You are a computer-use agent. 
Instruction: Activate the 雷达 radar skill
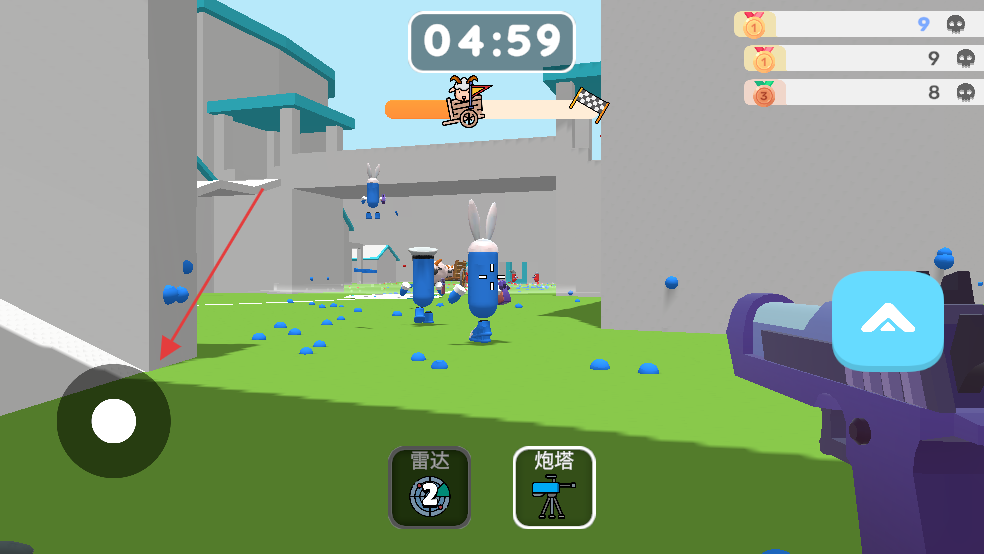coord(429,487)
